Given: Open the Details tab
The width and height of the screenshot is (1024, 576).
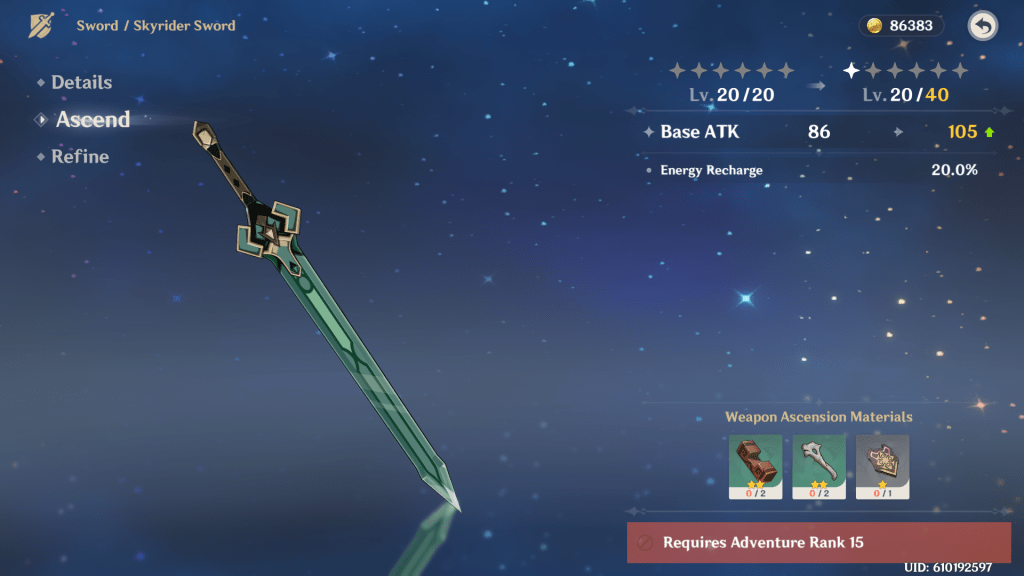Looking at the screenshot, I should [x=81, y=83].
